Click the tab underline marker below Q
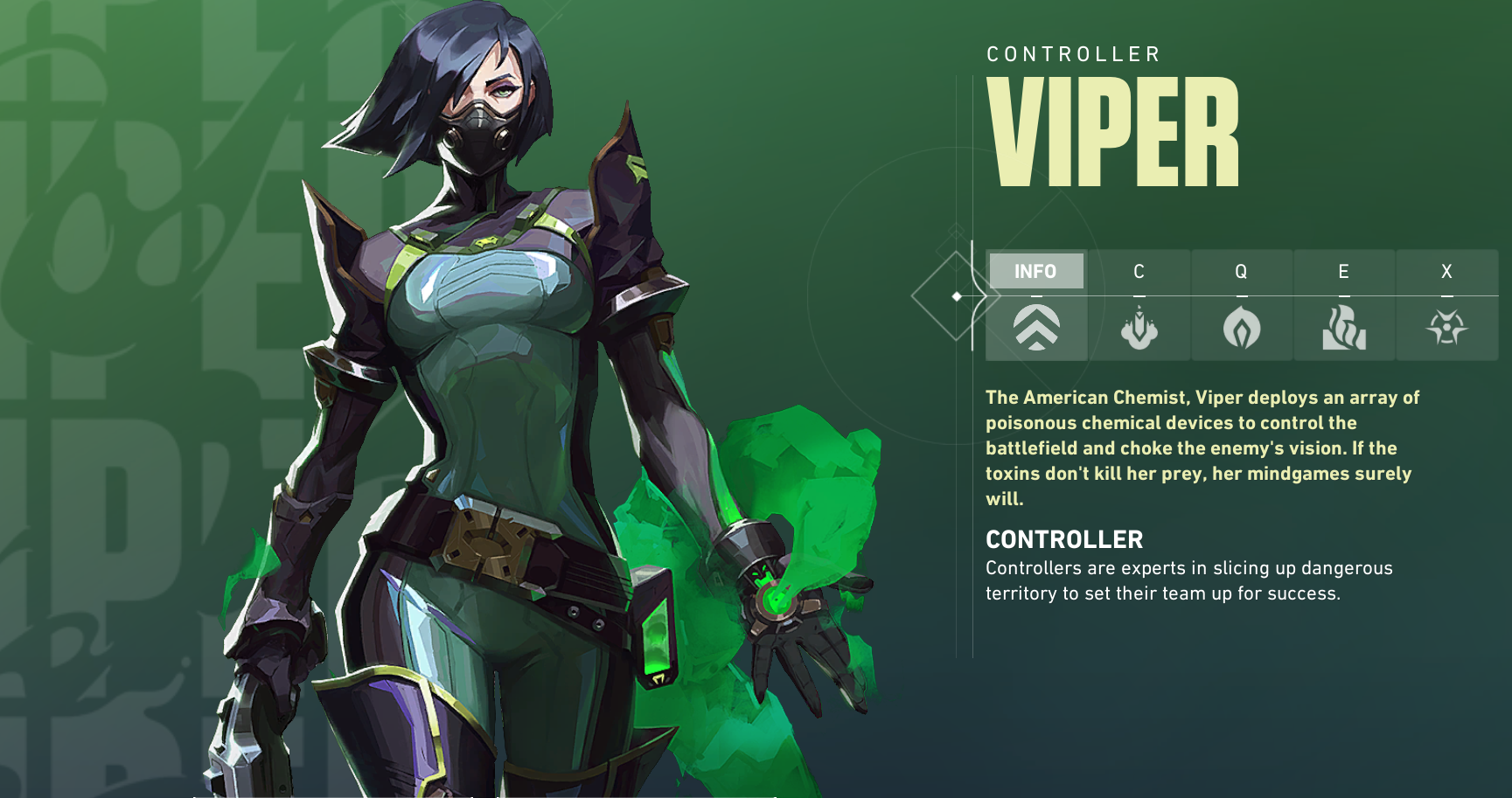The height and width of the screenshot is (798, 1512). pos(1242,295)
